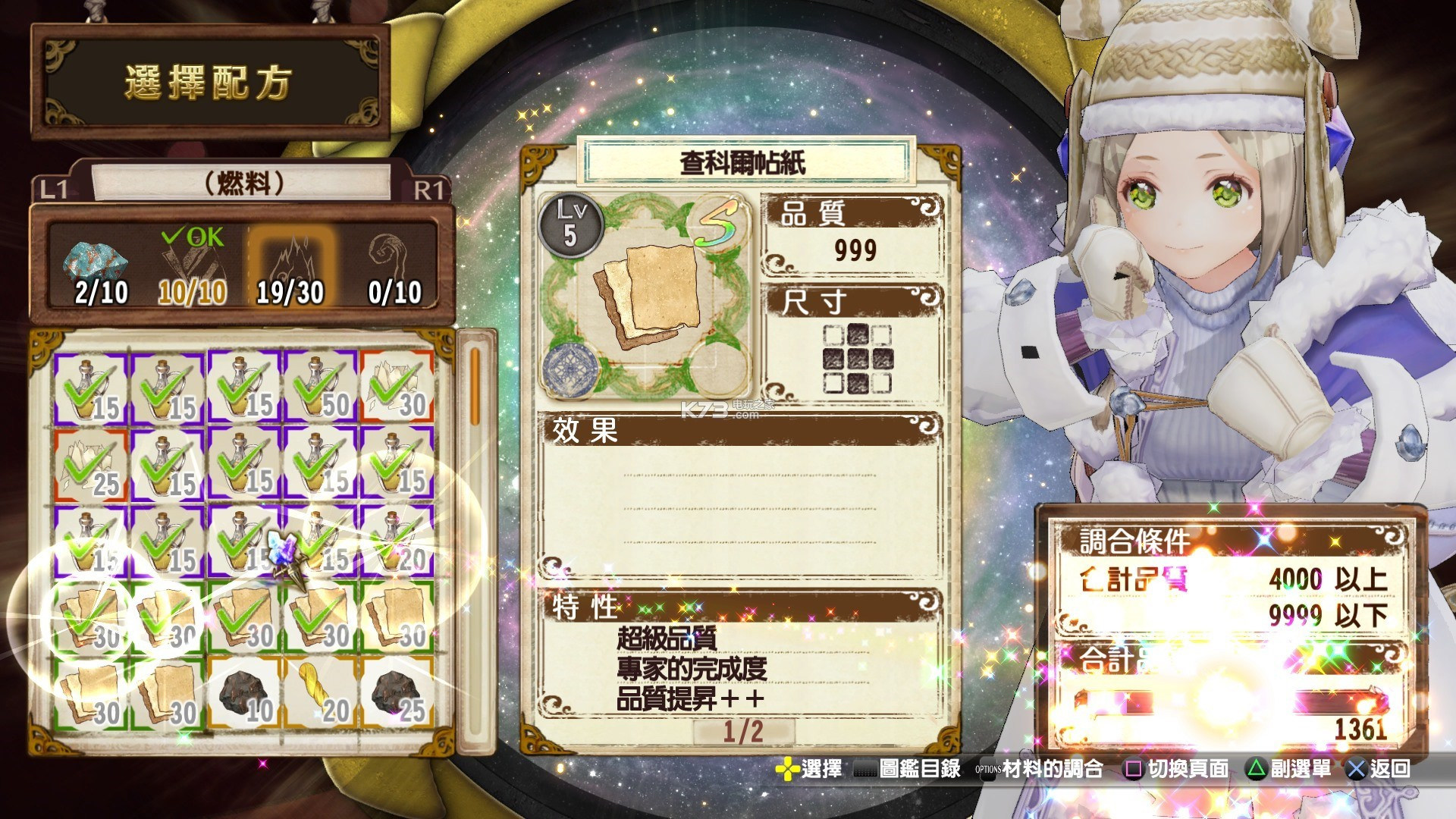Pick the oil bottle worth 50
Screen dimensions: 1456x819
pos(321,388)
